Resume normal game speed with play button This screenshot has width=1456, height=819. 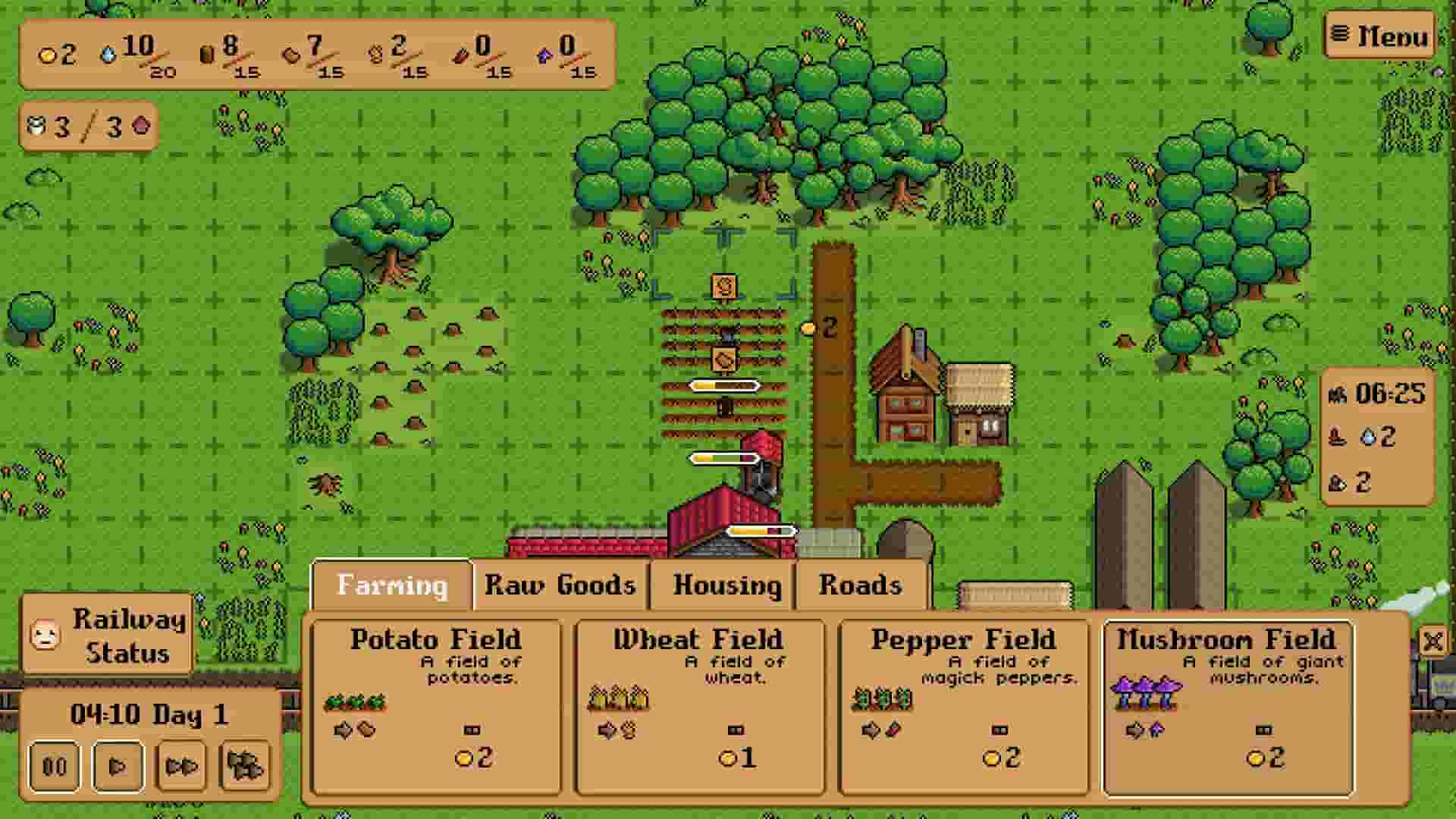[x=119, y=766]
